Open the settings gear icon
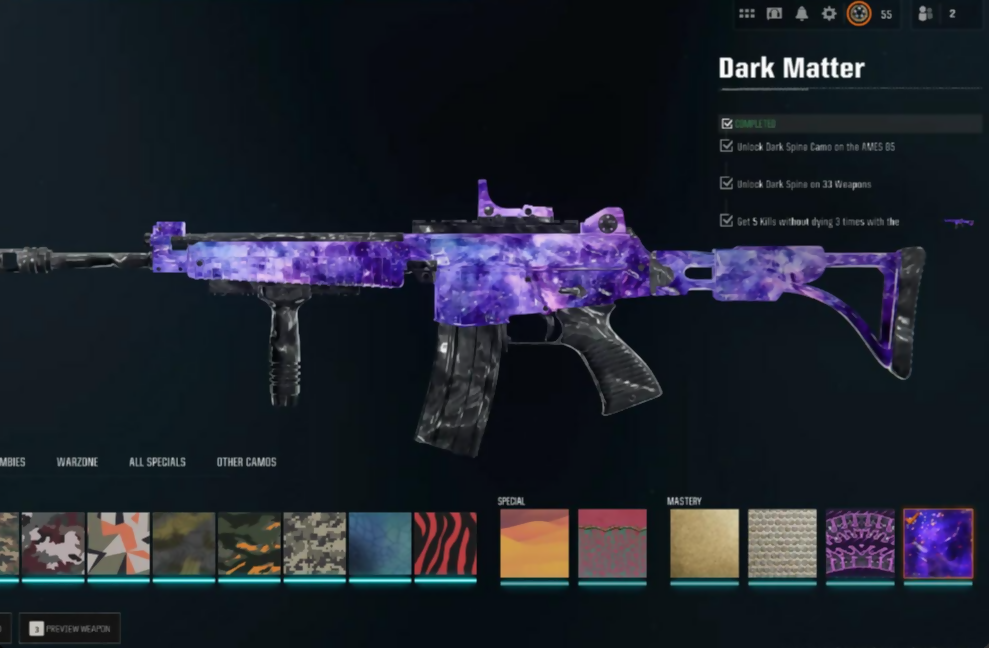The width and height of the screenshot is (989, 648). [829, 14]
